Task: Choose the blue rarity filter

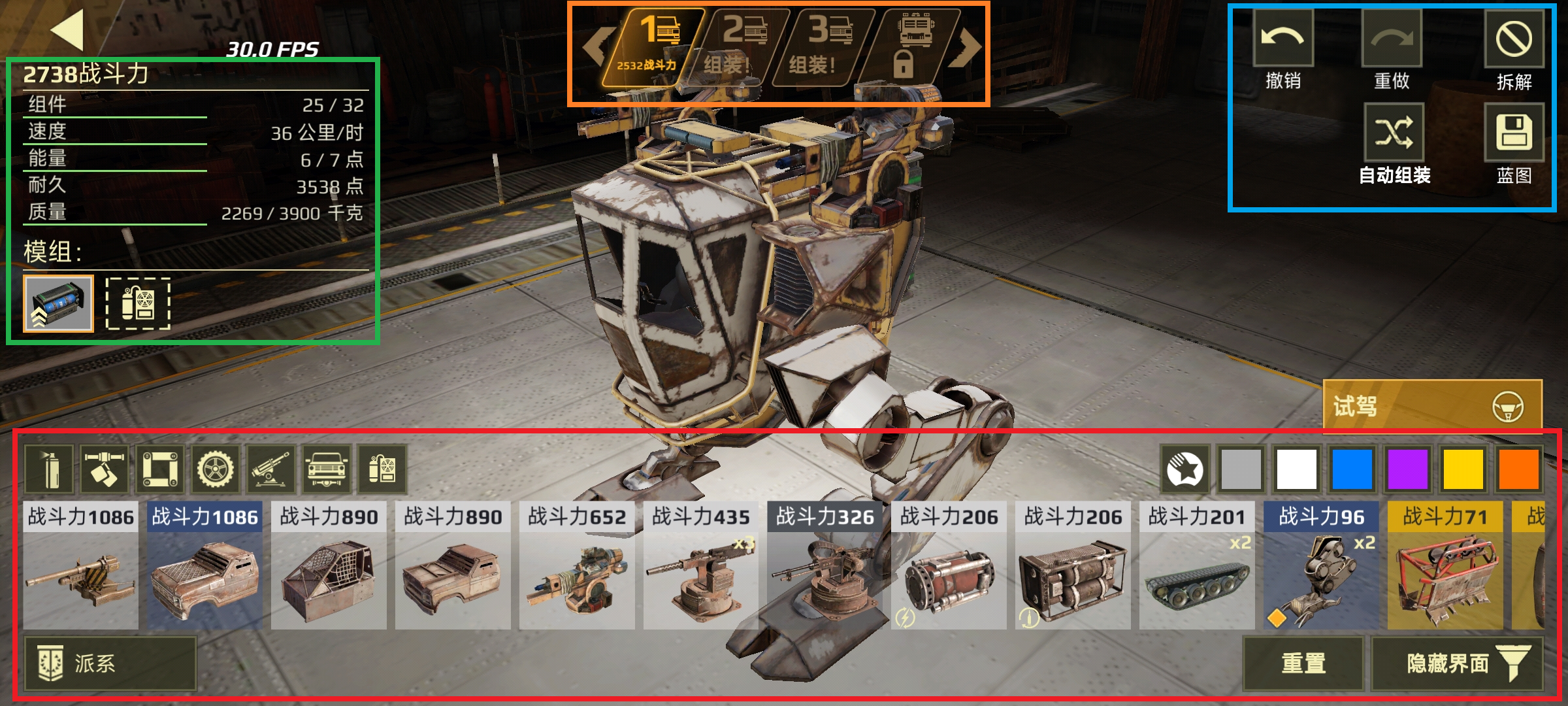Action: point(1352,469)
